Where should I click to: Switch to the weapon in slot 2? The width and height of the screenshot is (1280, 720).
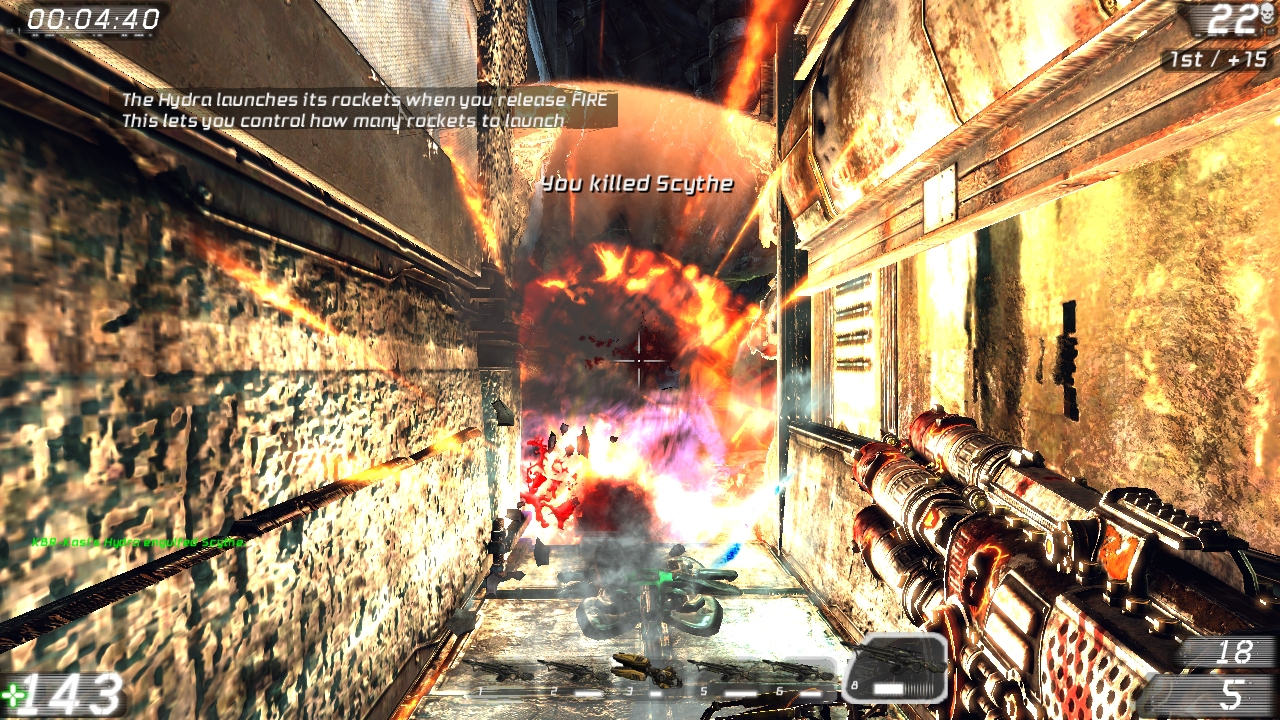(572, 671)
